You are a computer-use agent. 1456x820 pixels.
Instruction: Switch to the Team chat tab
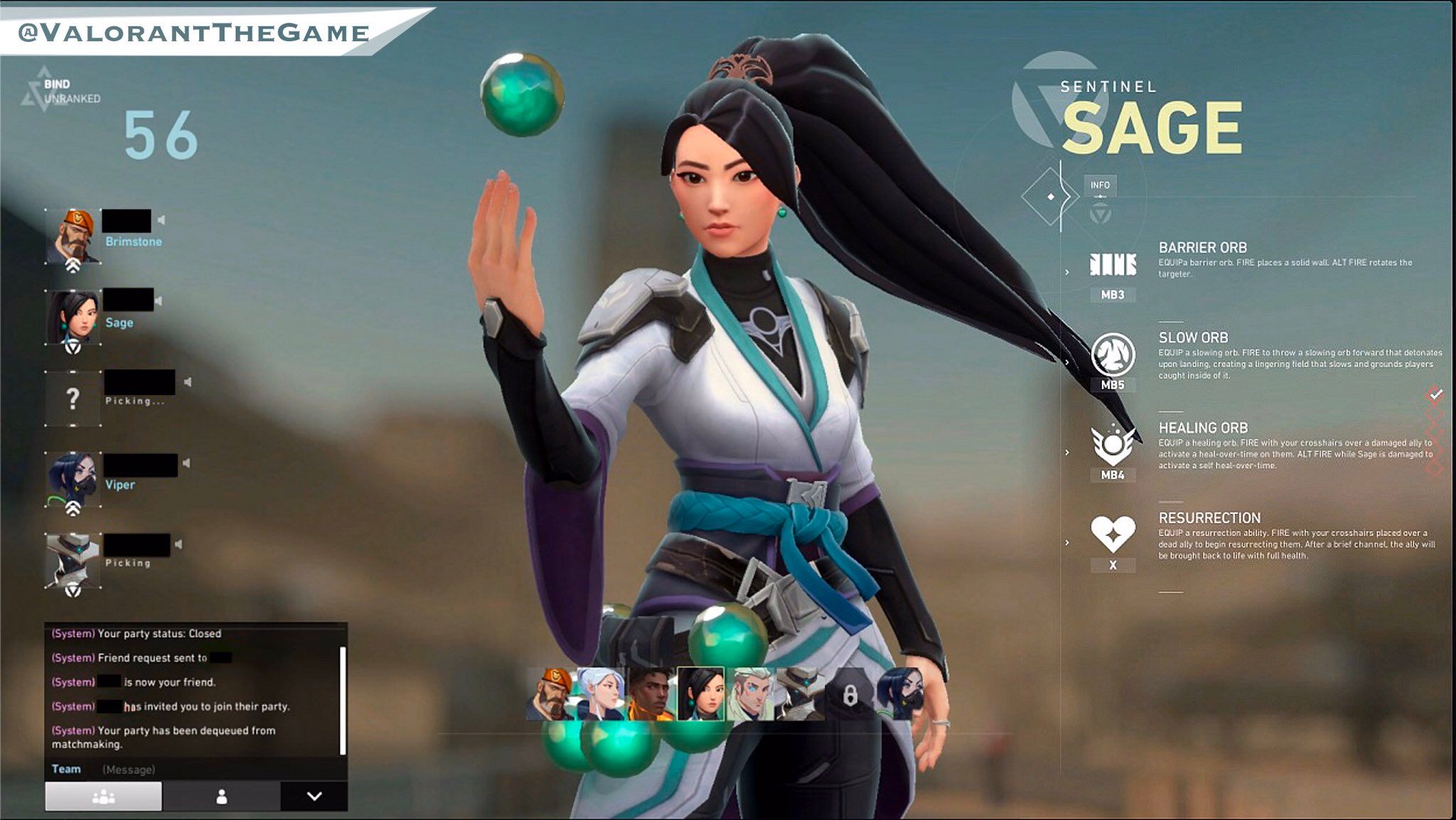(x=67, y=770)
